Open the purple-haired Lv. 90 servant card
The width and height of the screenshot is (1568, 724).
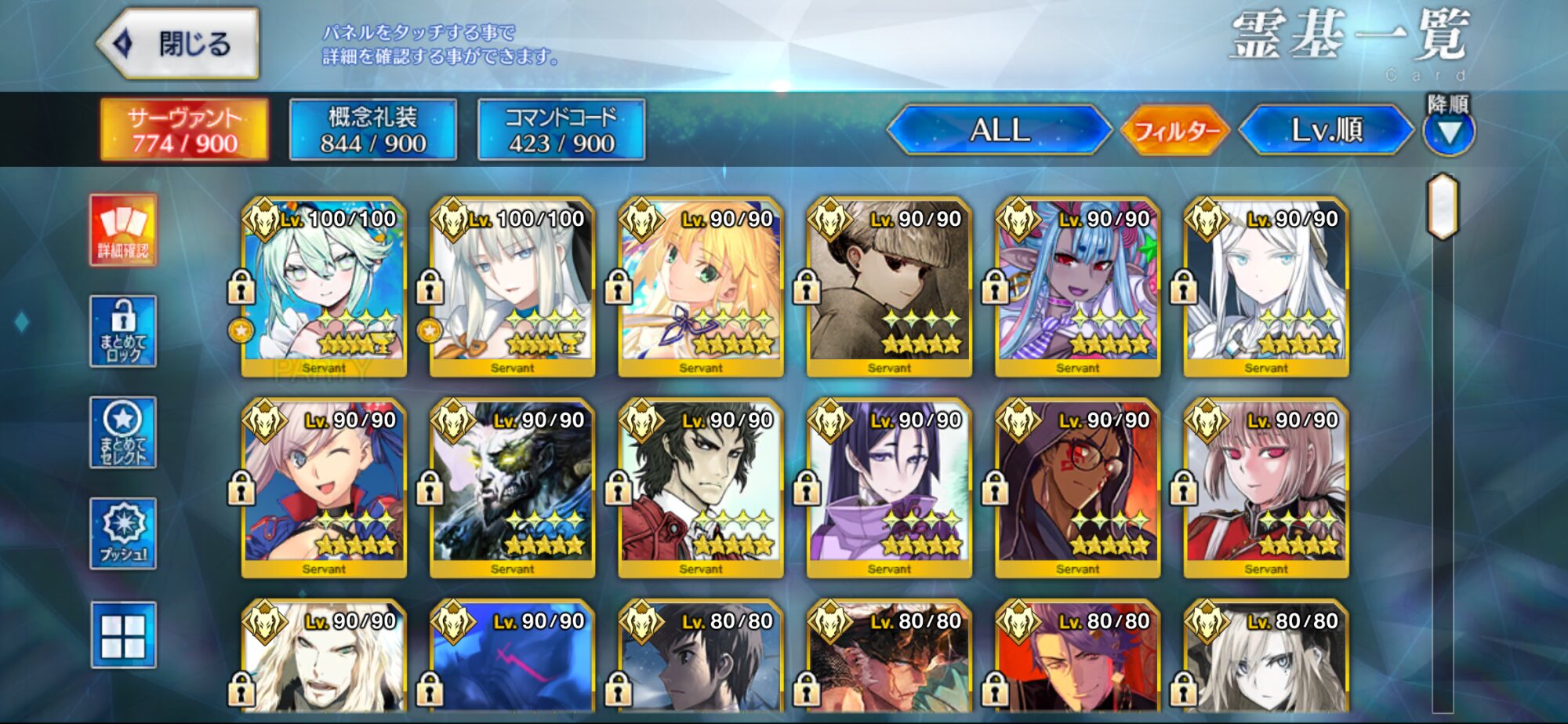tap(889, 489)
